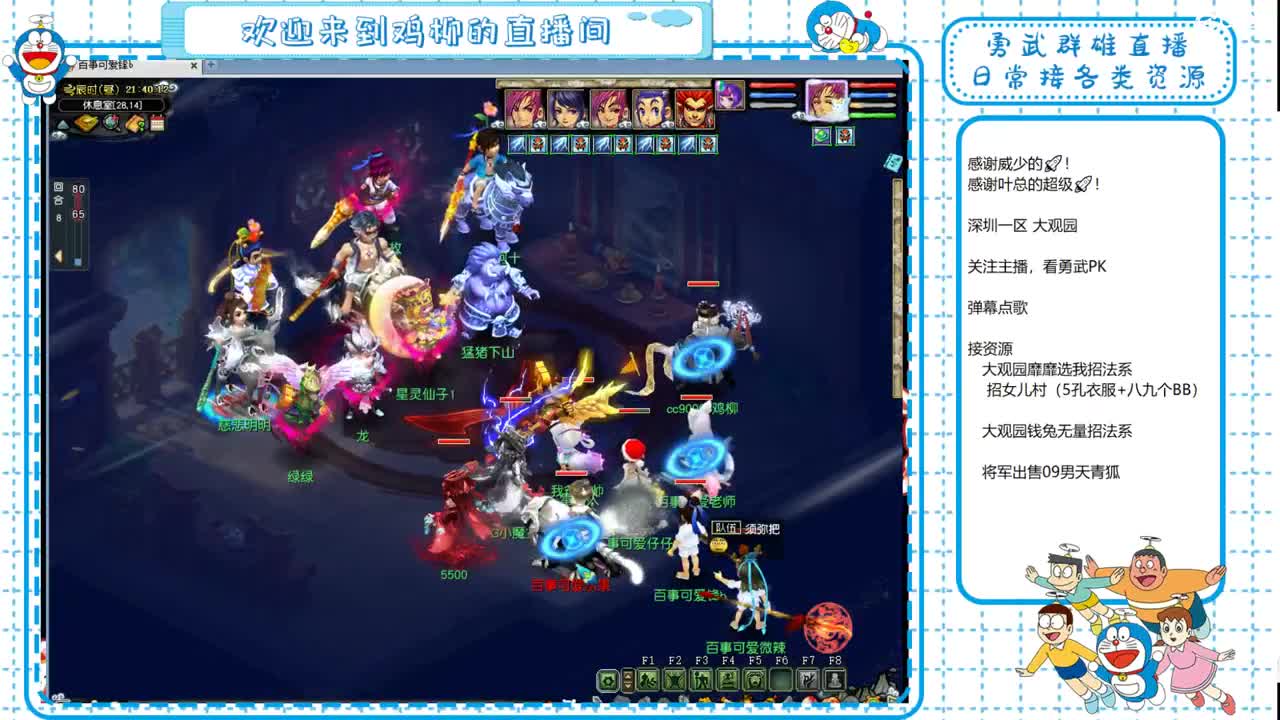Open the calendar activity icon

[158, 125]
